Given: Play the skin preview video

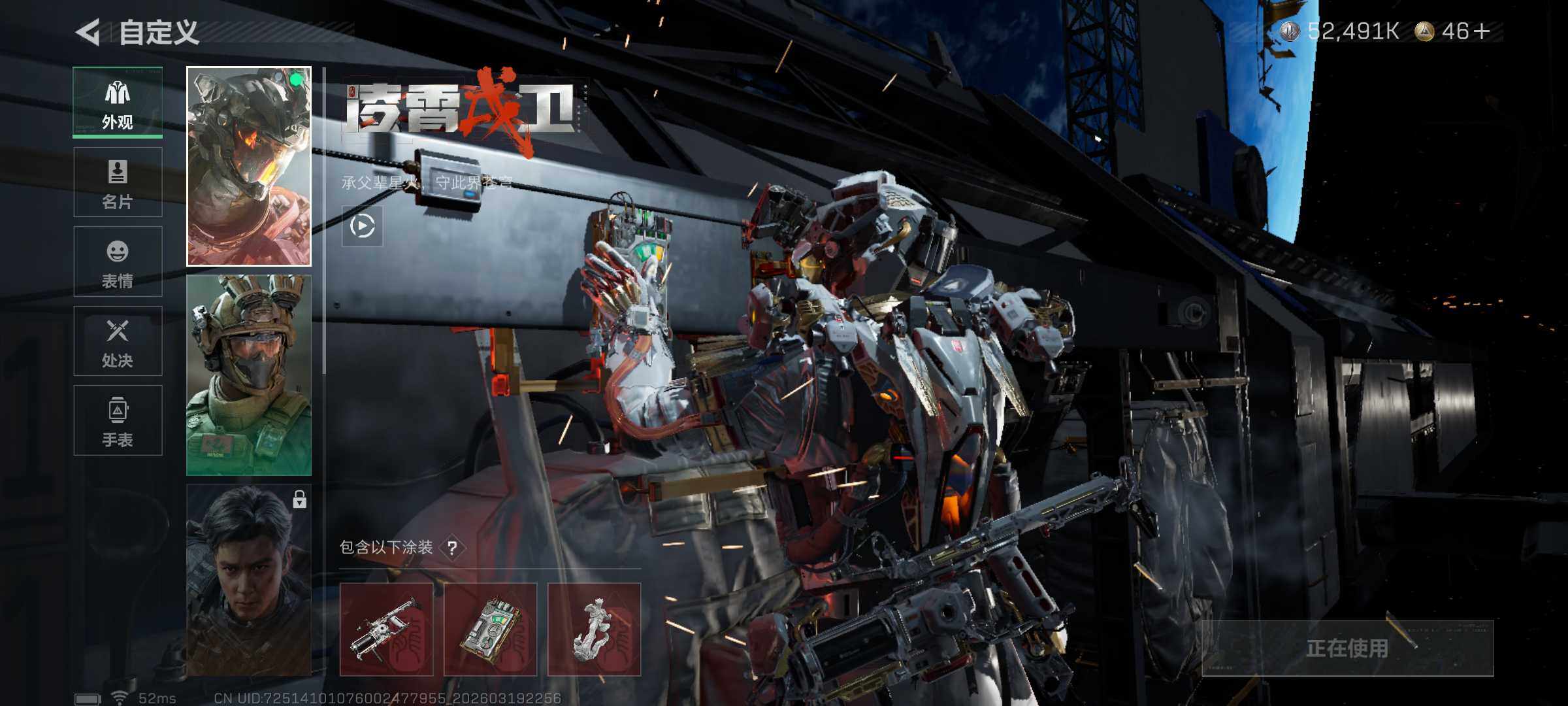Looking at the screenshot, I should 363,226.
